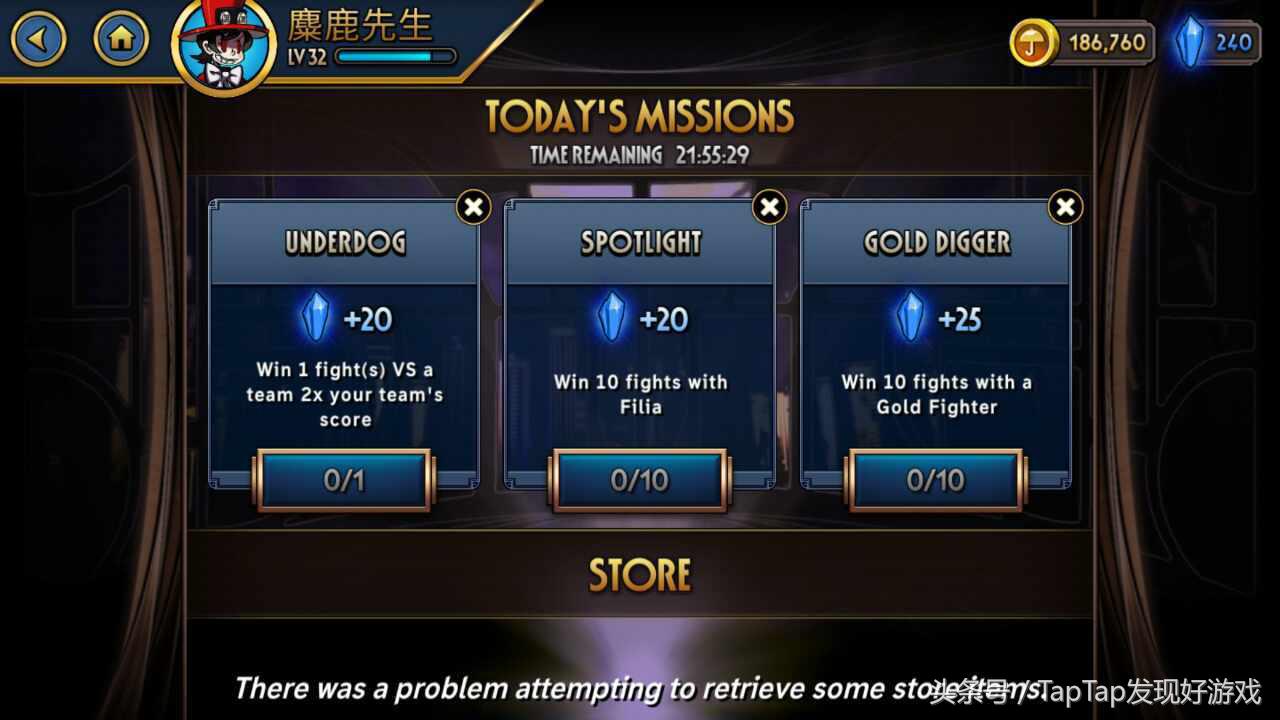Image resolution: width=1280 pixels, height=720 pixels.
Task: Select the Underdog mission card
Action: tap(344, 340)
